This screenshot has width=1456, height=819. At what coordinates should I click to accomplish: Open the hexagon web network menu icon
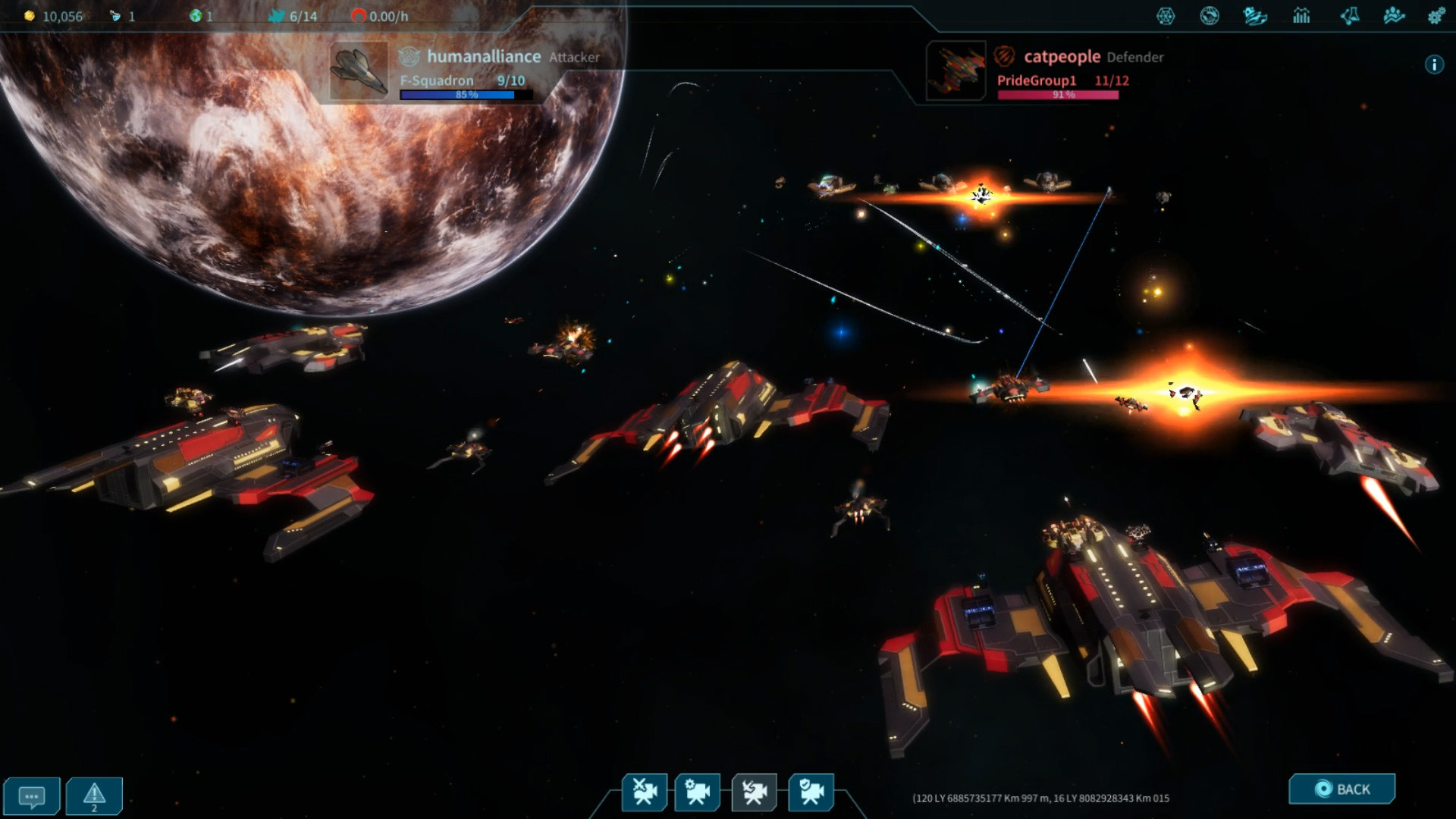click(x=1166, y=16)
